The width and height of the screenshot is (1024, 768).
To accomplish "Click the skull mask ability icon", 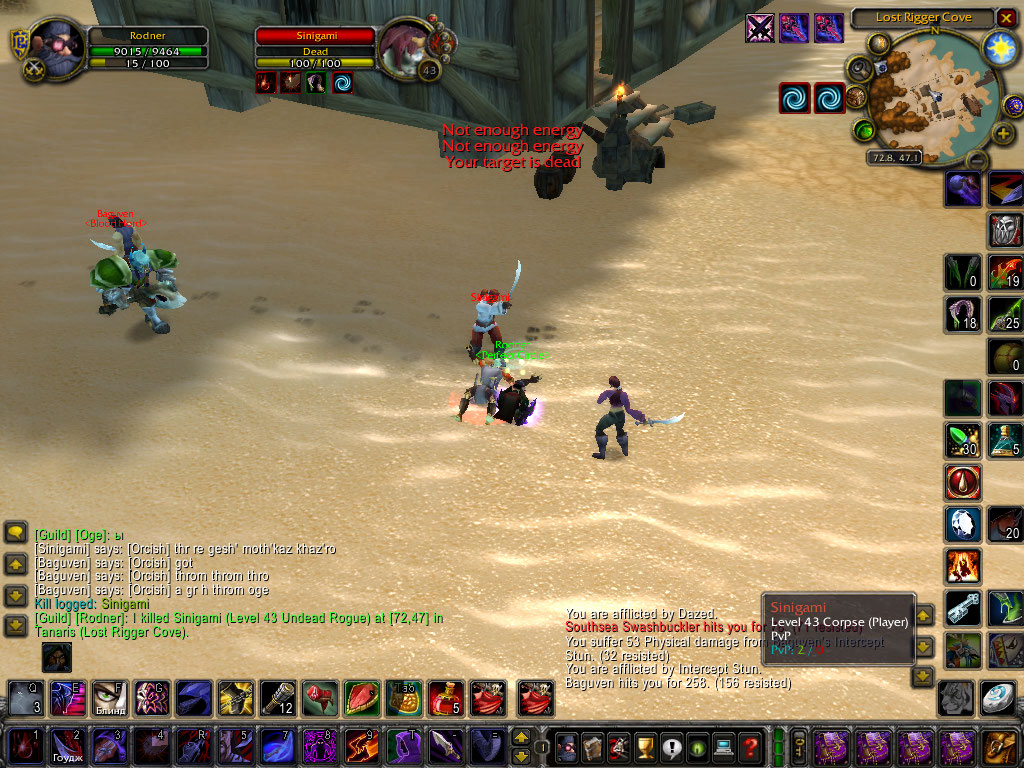I will pyautogui.click(x=1005, y=230).
